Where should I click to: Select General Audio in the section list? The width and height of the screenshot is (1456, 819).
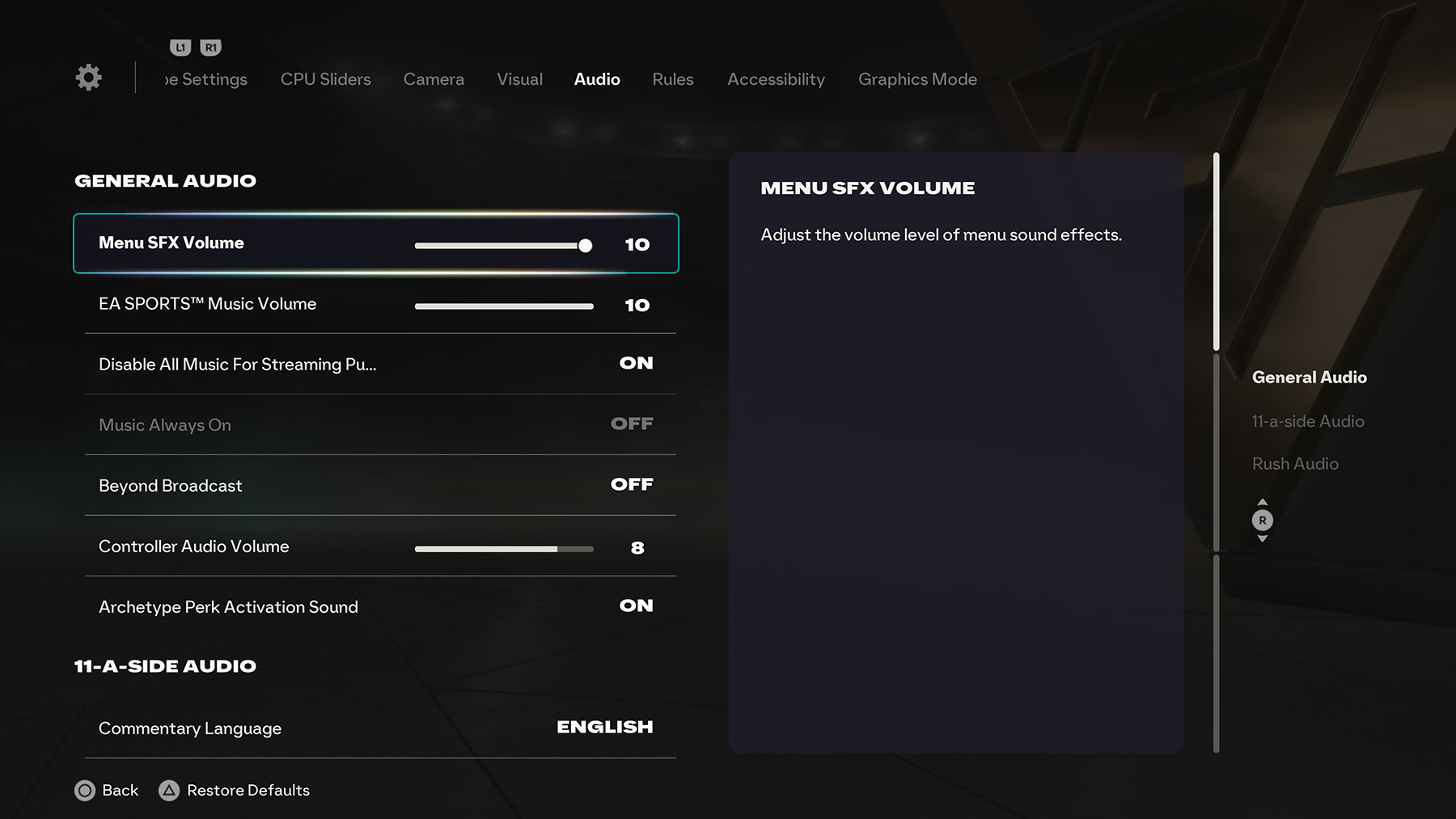[x=1309, y=378]
